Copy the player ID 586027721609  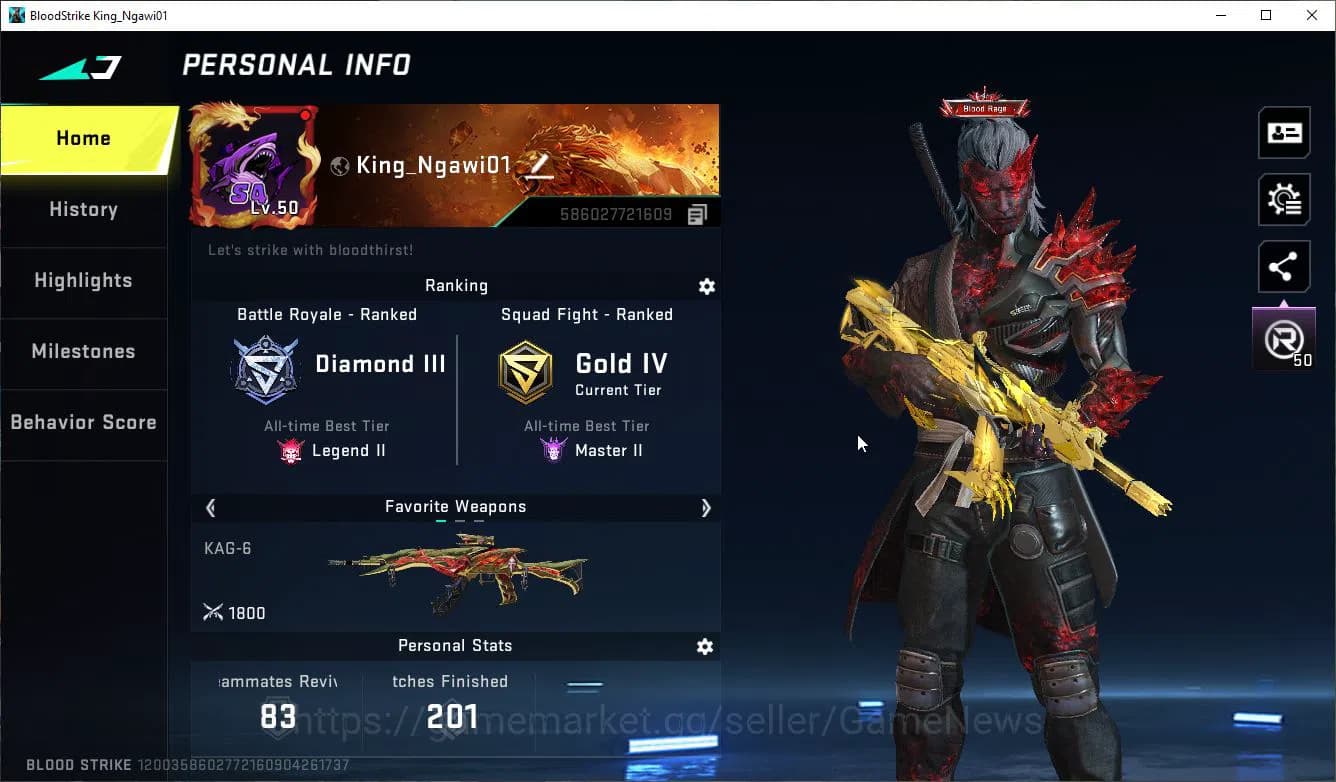coord(697,213)
